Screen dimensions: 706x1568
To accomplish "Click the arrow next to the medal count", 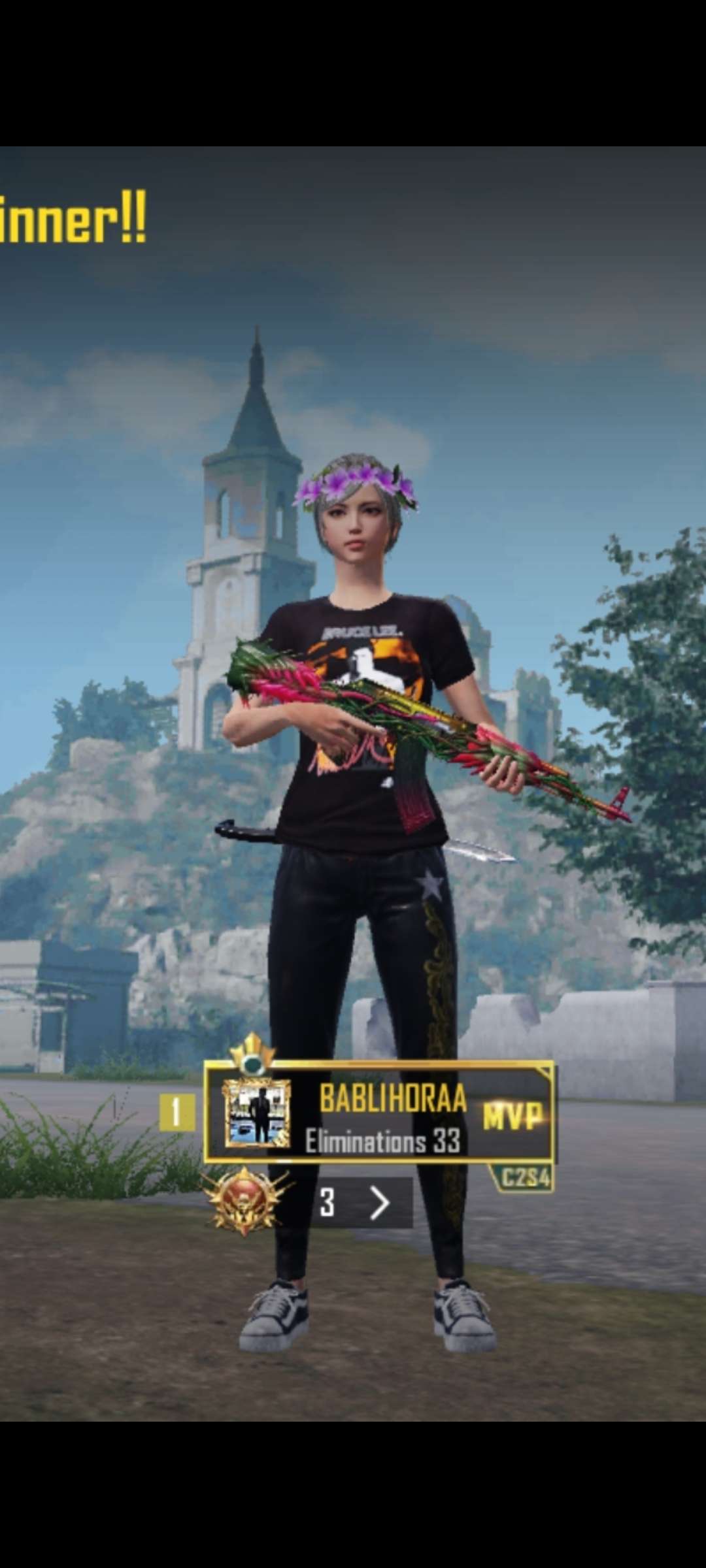I will [x=380, y=1203].
